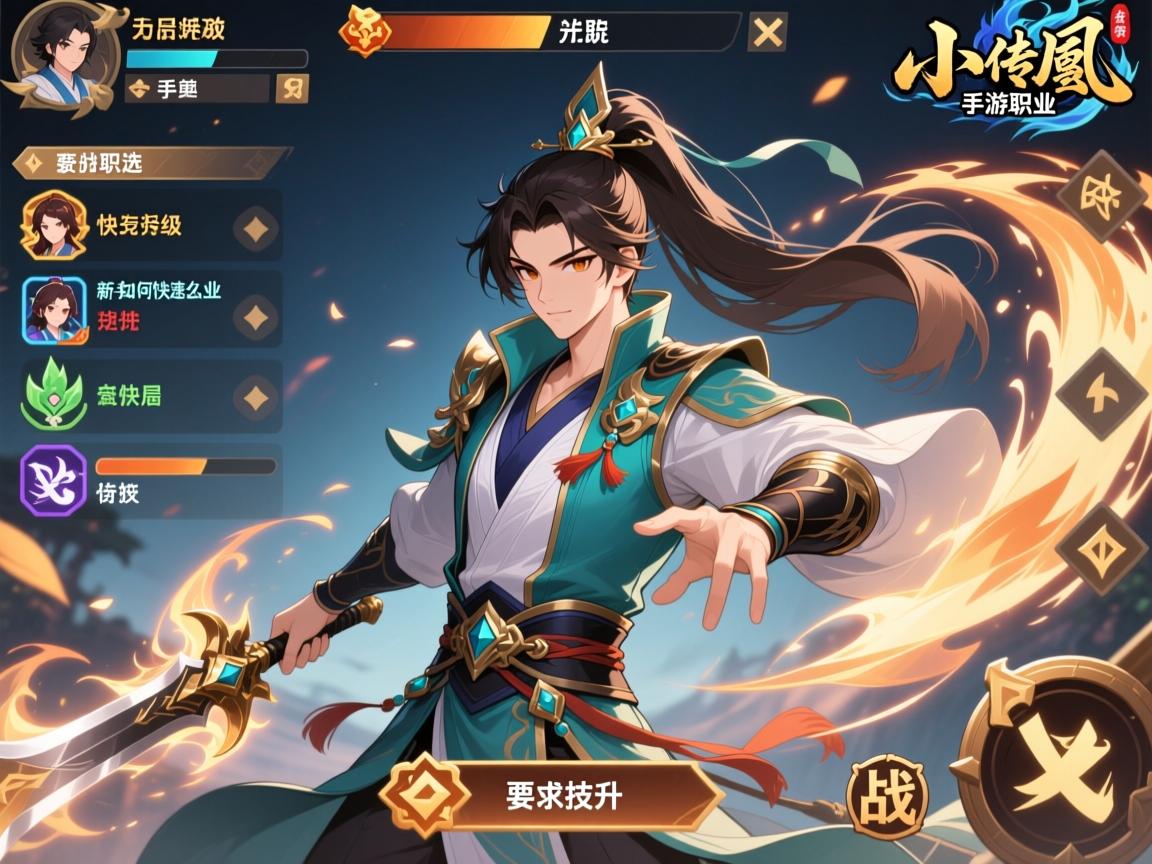This screenshot has height=864, width=1152.
Task: Click the 要的职选 section header
Action: (x=150, y=163)
